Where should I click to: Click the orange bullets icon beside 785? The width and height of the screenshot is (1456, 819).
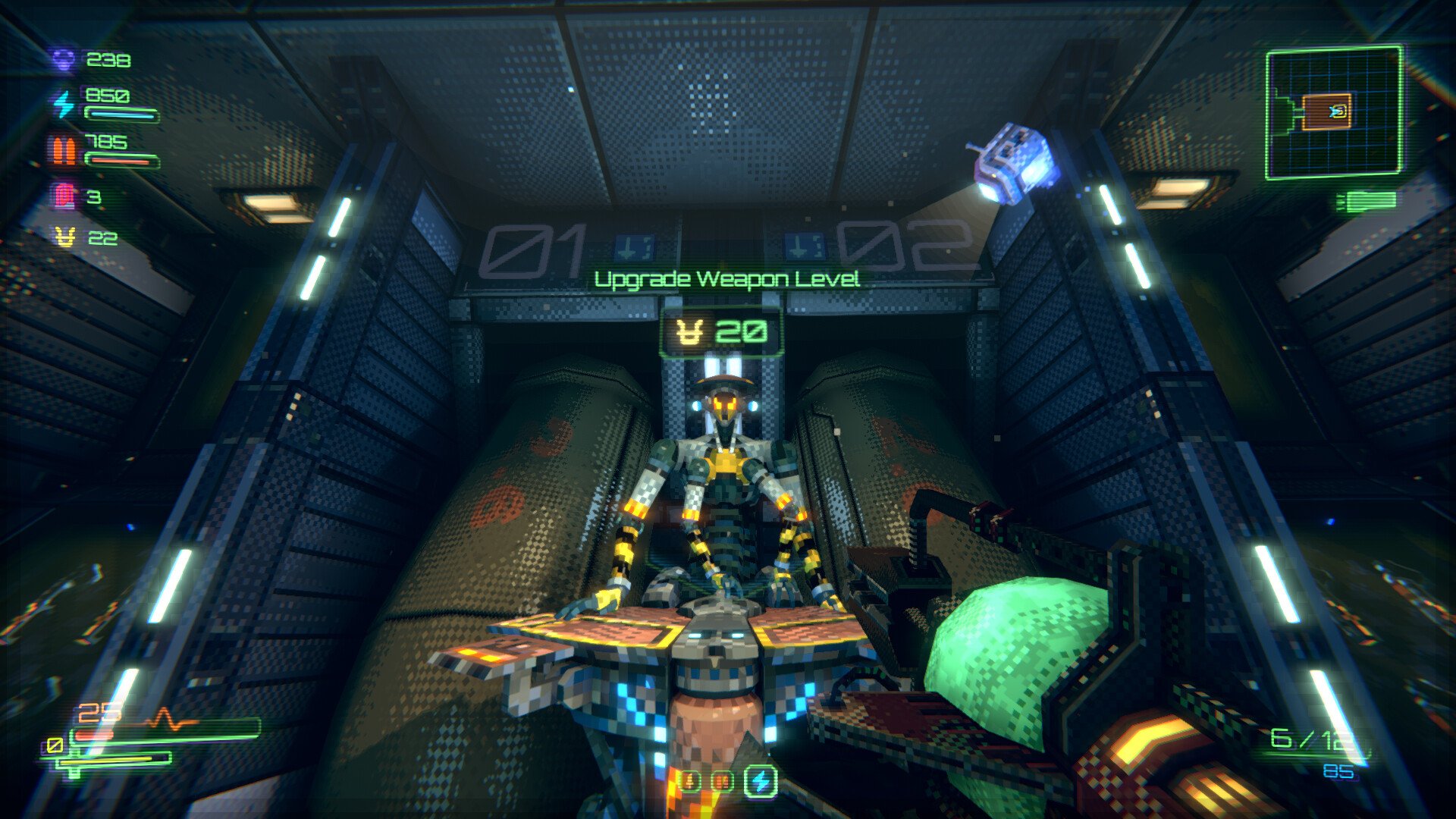[64, 149]
